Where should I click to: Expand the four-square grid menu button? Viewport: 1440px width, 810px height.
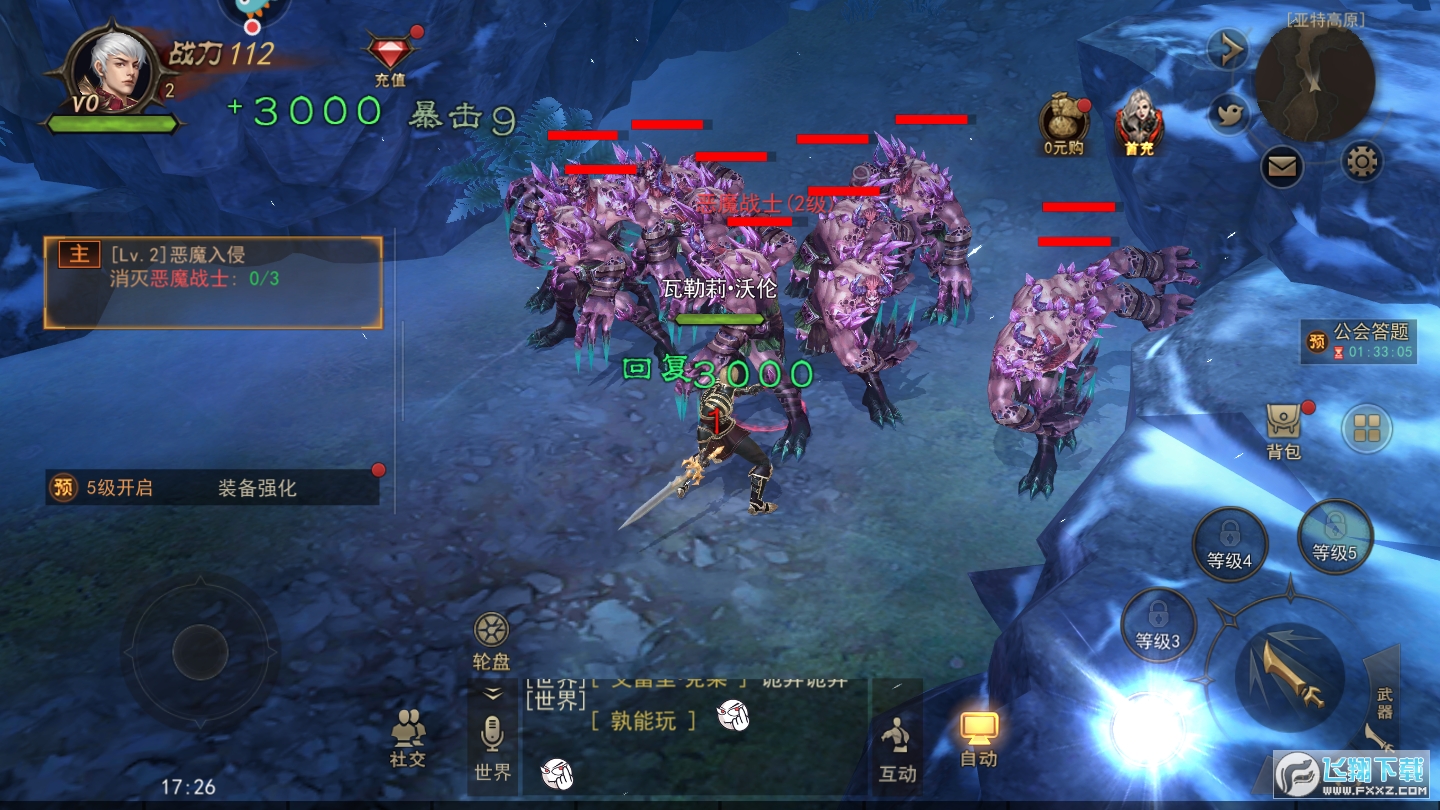(x=1366, y=428)
